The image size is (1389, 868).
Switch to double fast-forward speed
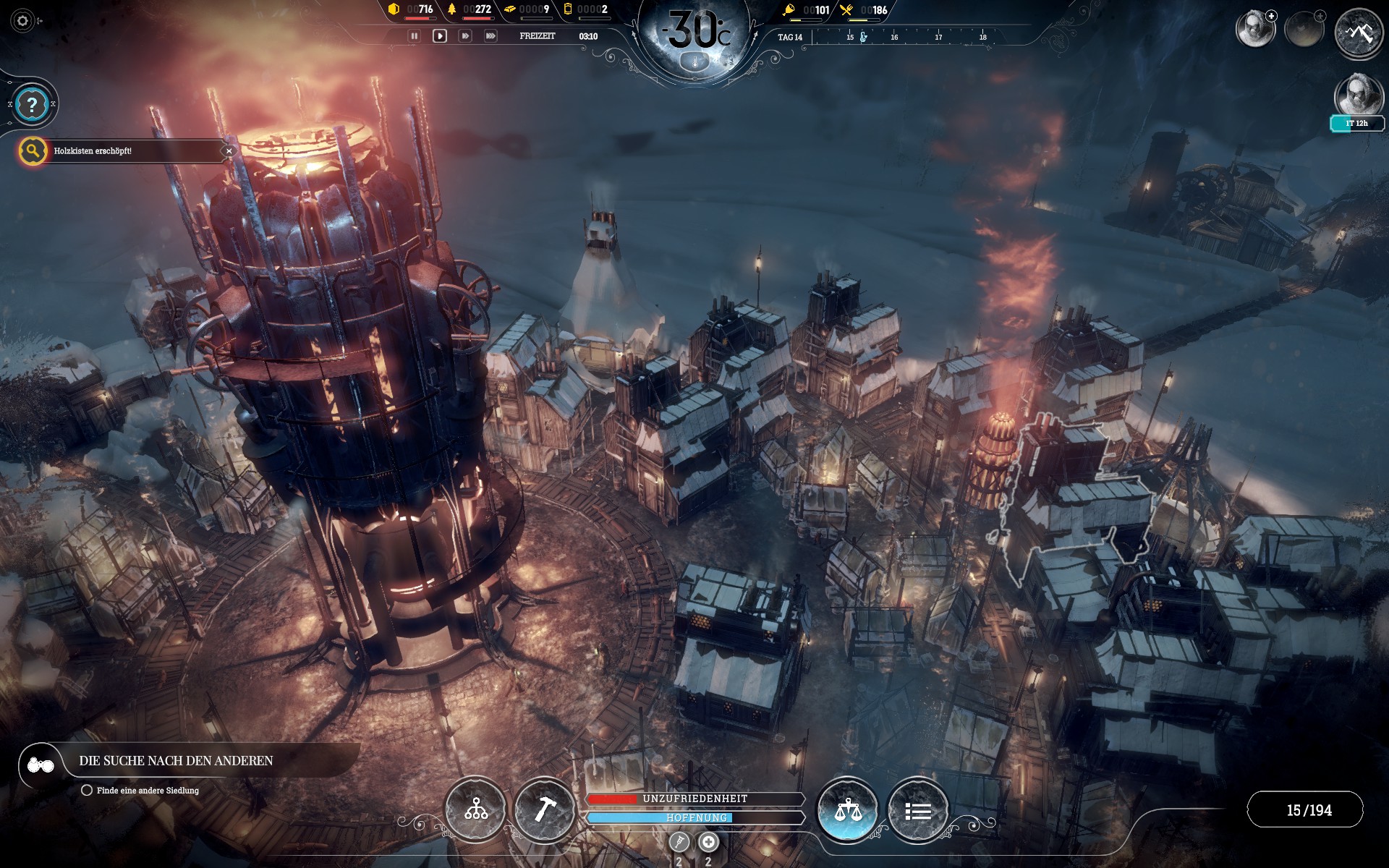(x=465, y=35)
